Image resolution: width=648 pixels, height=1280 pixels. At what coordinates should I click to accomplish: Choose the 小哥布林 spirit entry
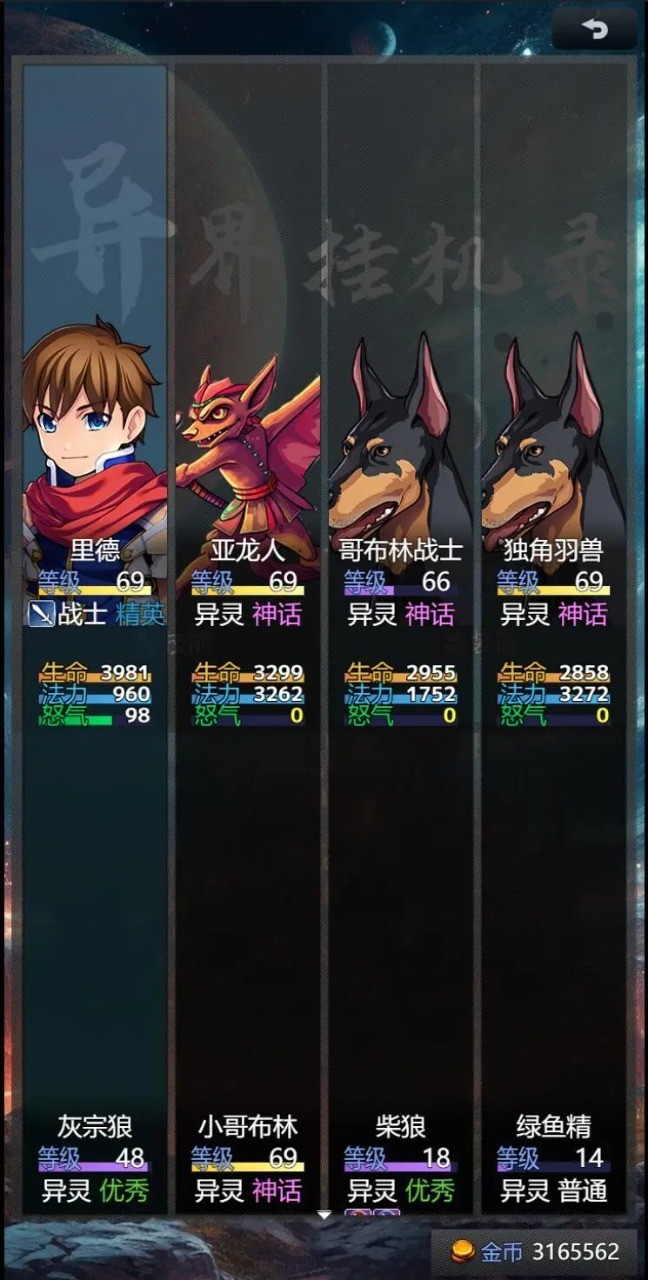tap(248, 1158)
